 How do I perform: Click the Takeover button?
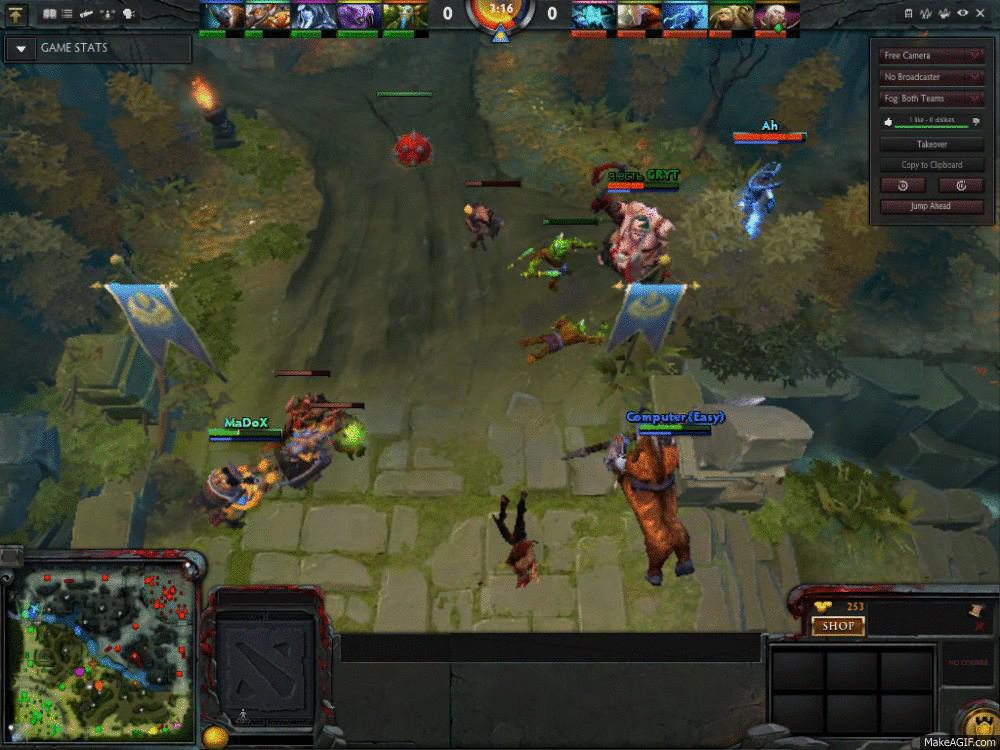tap(931, 144)
